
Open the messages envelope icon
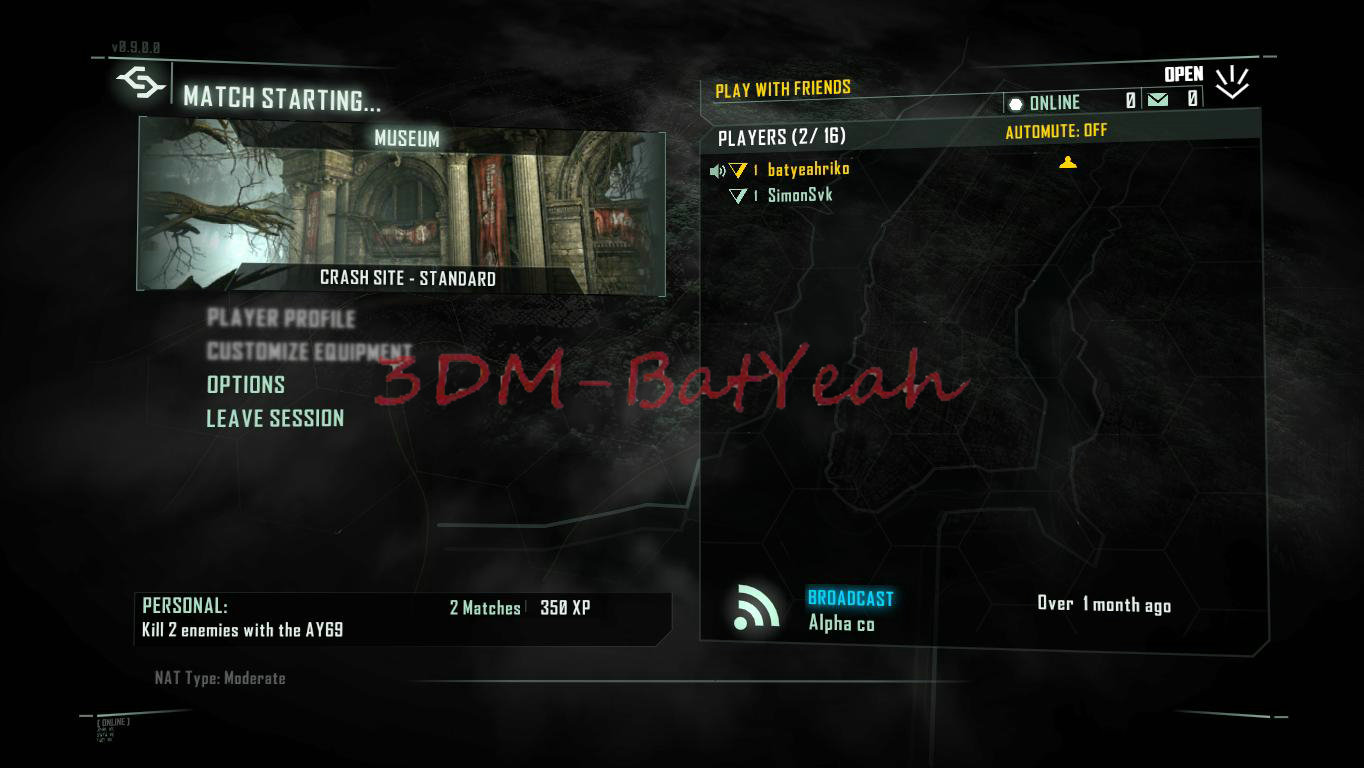(1155, 101)
